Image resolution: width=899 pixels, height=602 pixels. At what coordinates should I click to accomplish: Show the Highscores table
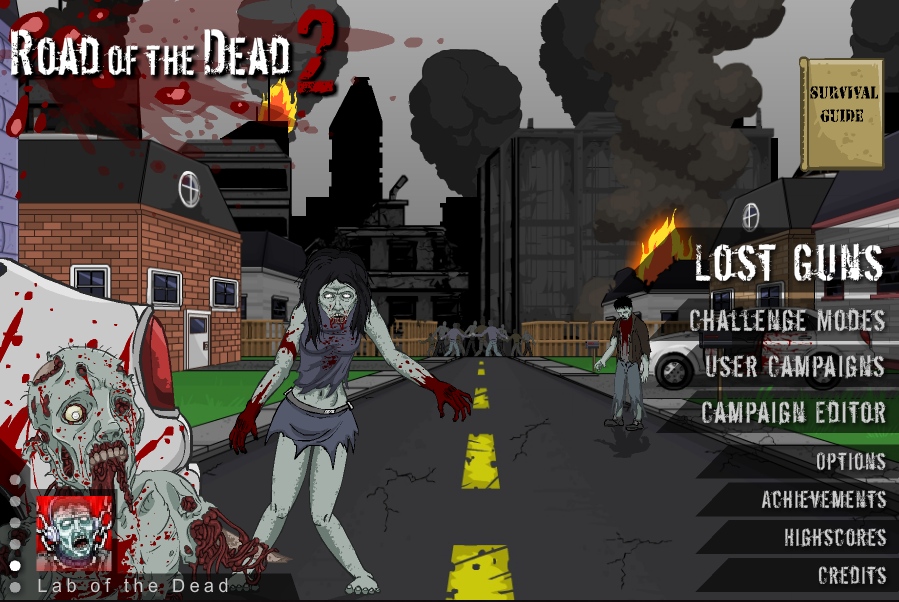click(x=835, y=537)
